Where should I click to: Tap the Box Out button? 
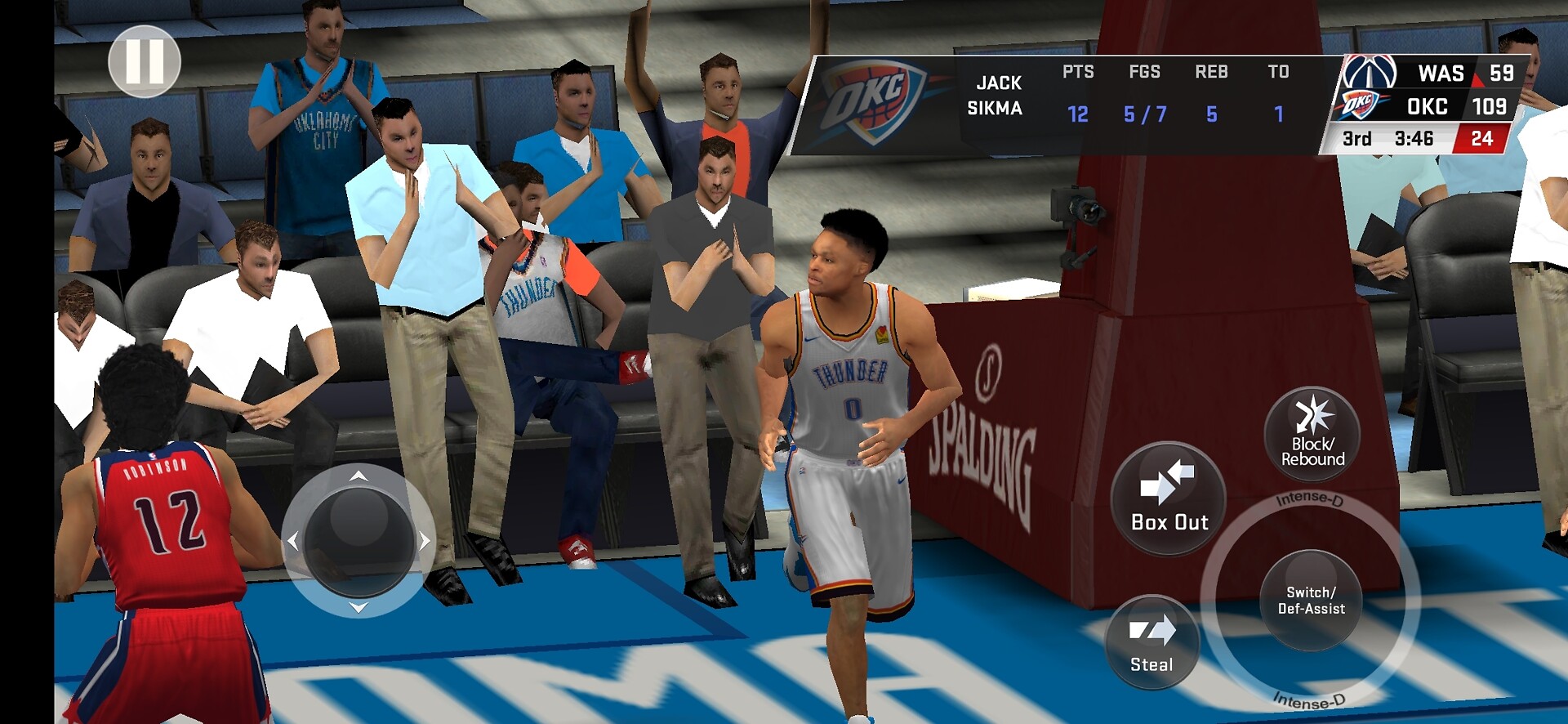1168,498
